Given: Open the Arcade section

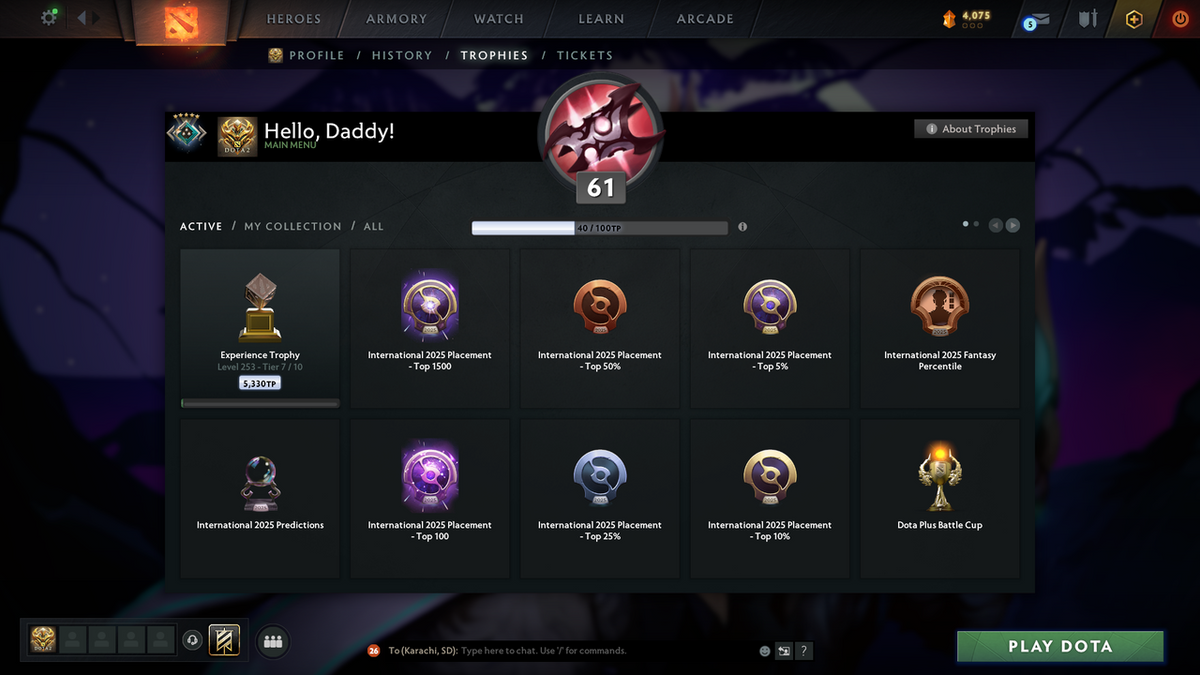Looking at the screenshot, I should tap(705, 19).
